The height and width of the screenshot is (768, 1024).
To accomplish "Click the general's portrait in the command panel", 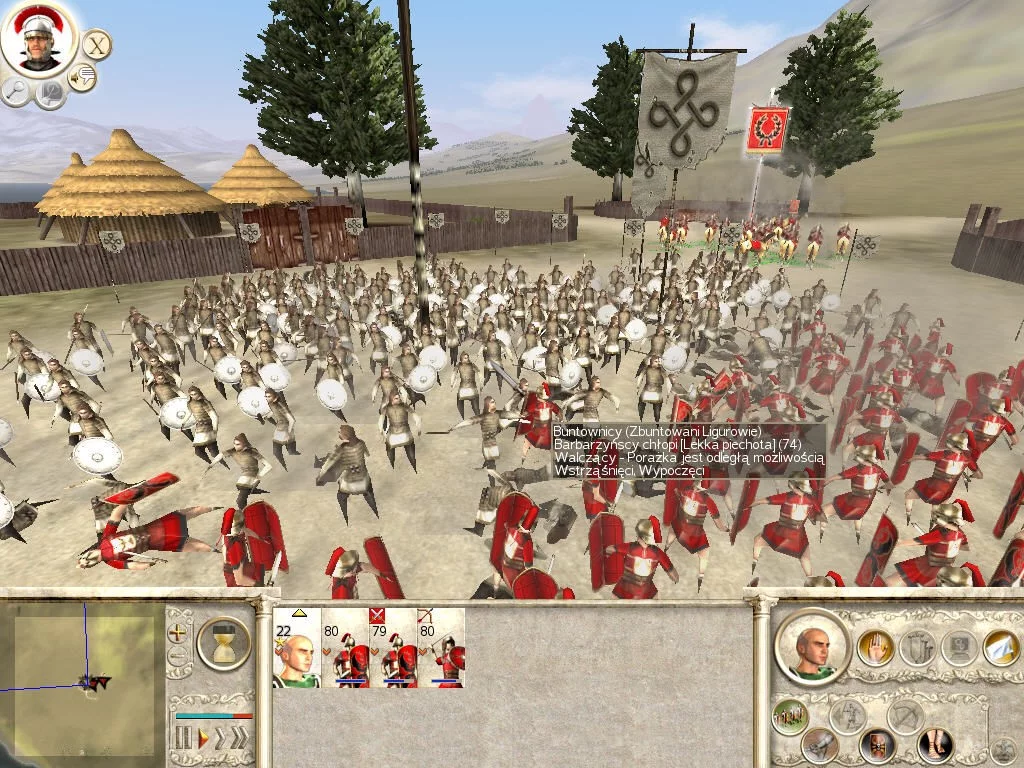I will 812,646.
